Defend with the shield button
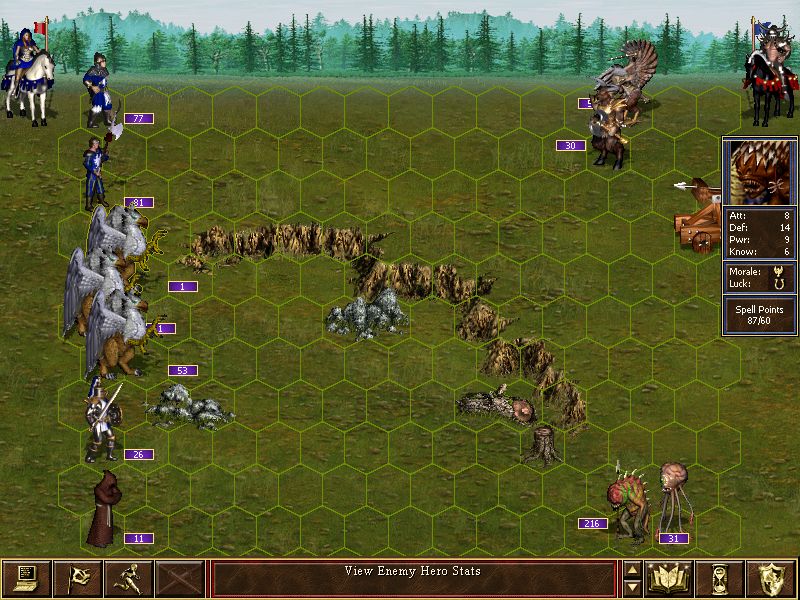Viewport: 800px width, 600px height. tap(772, 578)
